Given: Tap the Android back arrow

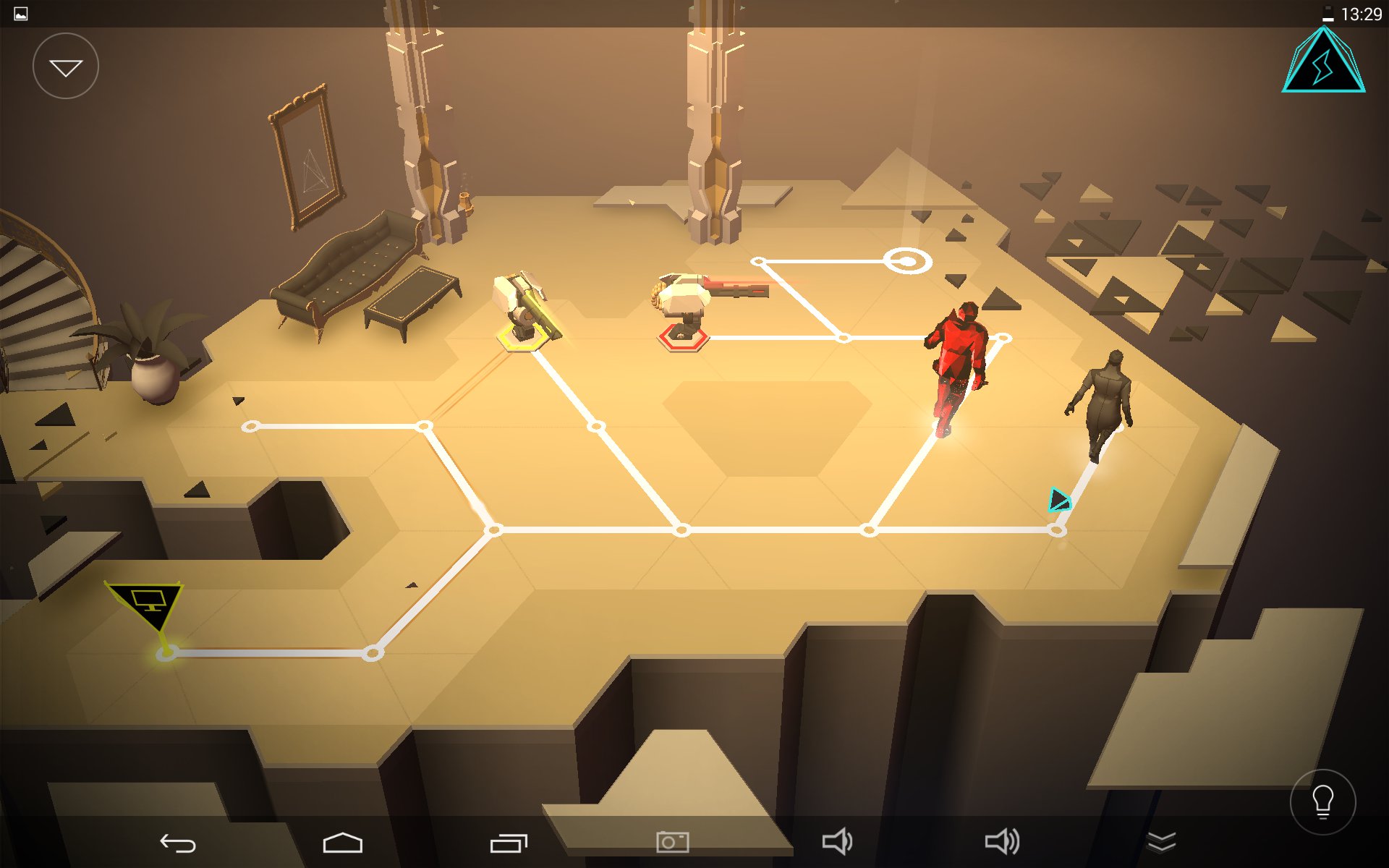Looking at the screenshot, I should [x=178, y=843].
